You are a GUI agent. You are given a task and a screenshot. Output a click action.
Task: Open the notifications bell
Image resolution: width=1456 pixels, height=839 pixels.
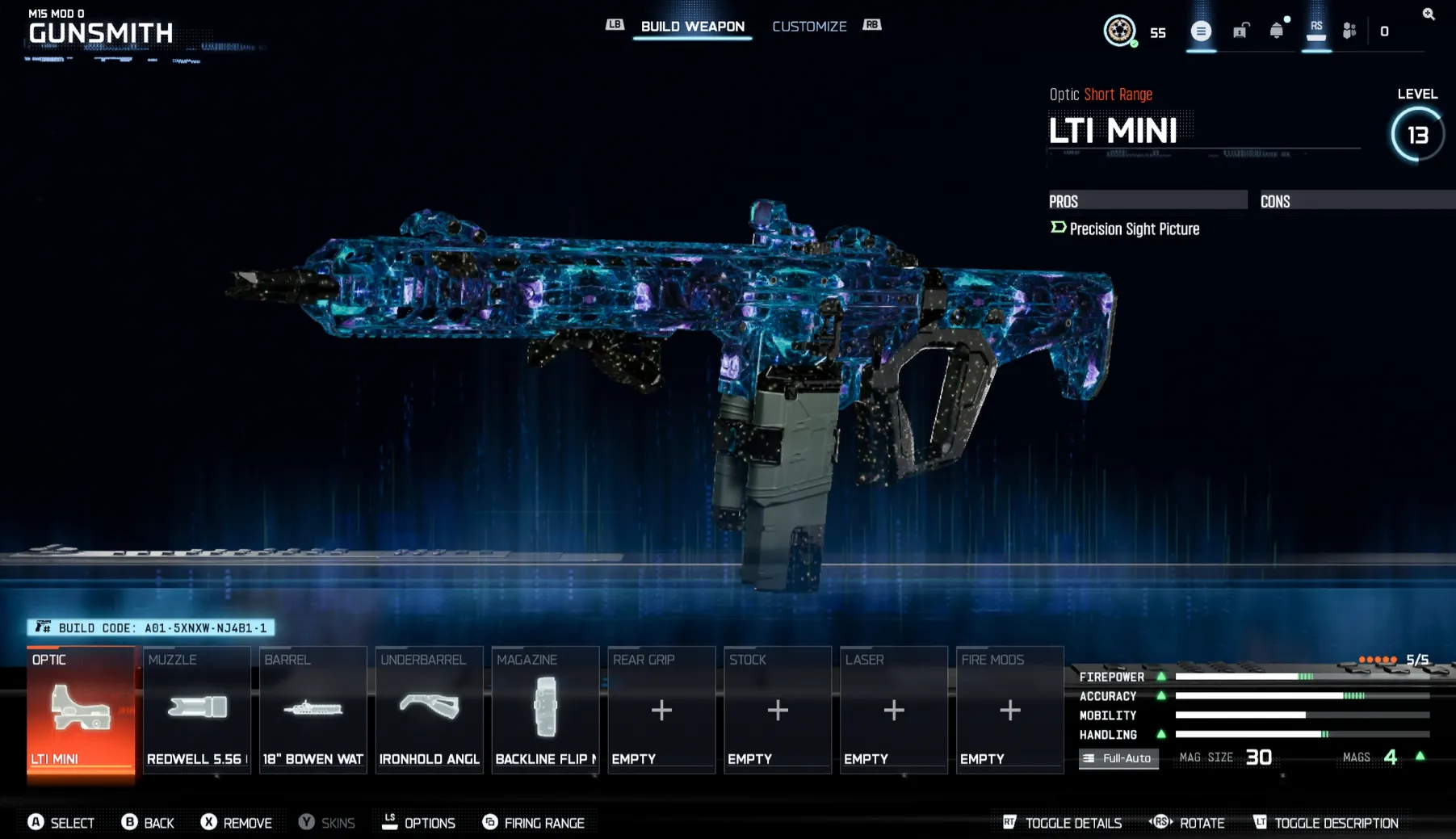coord(1276,31)
